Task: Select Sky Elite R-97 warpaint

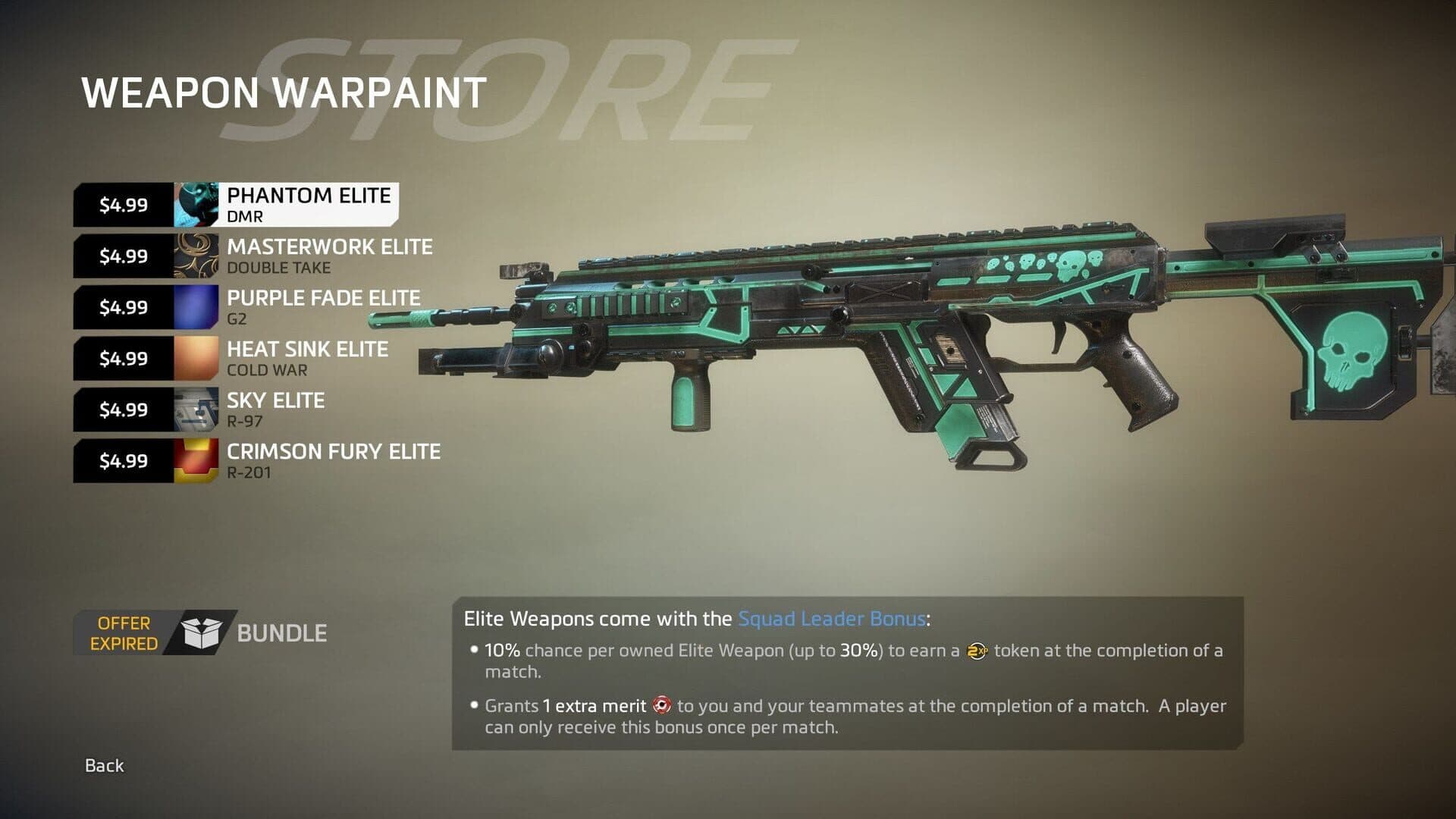Action: (275, 409)
